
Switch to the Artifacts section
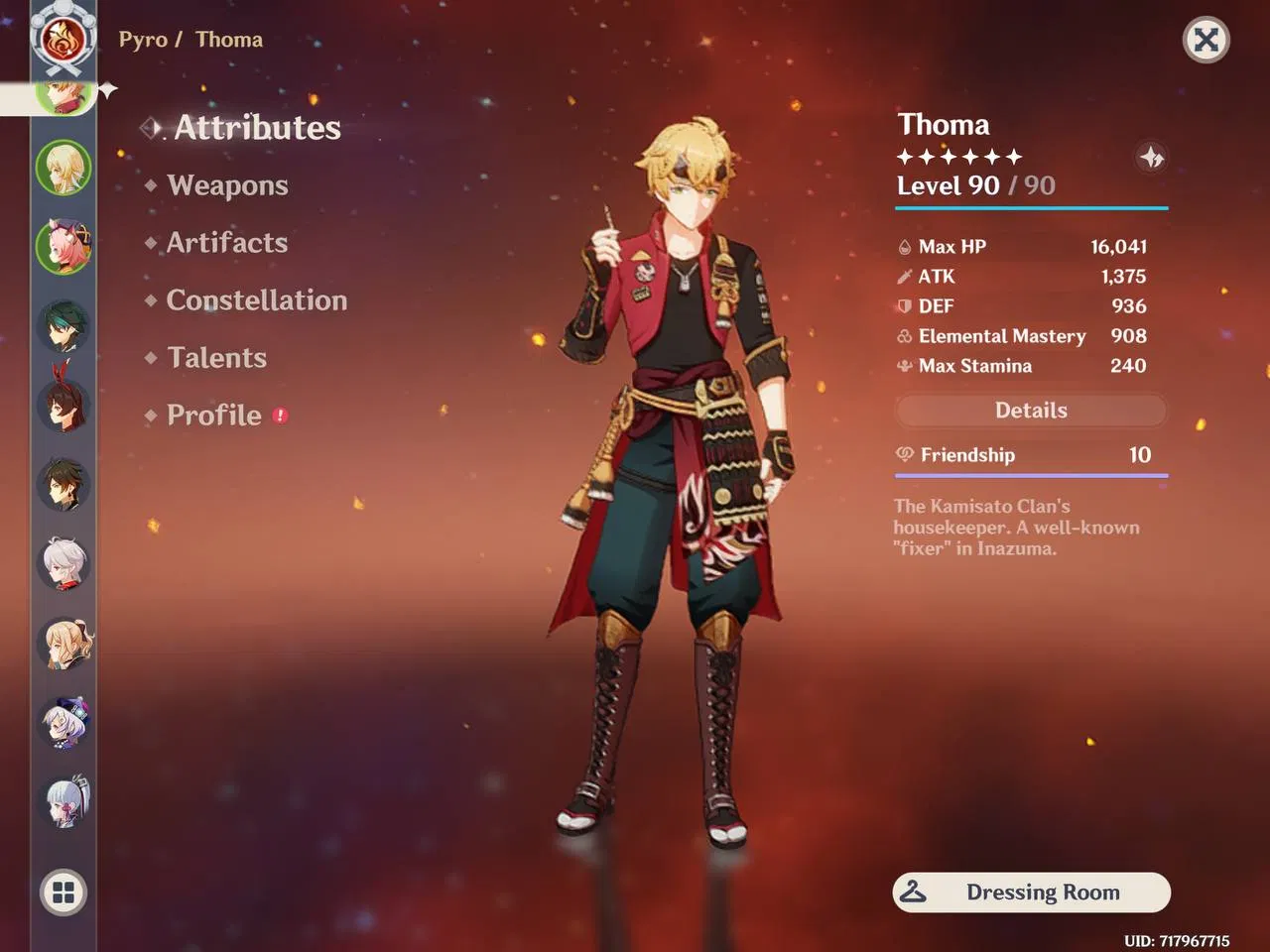227,243
